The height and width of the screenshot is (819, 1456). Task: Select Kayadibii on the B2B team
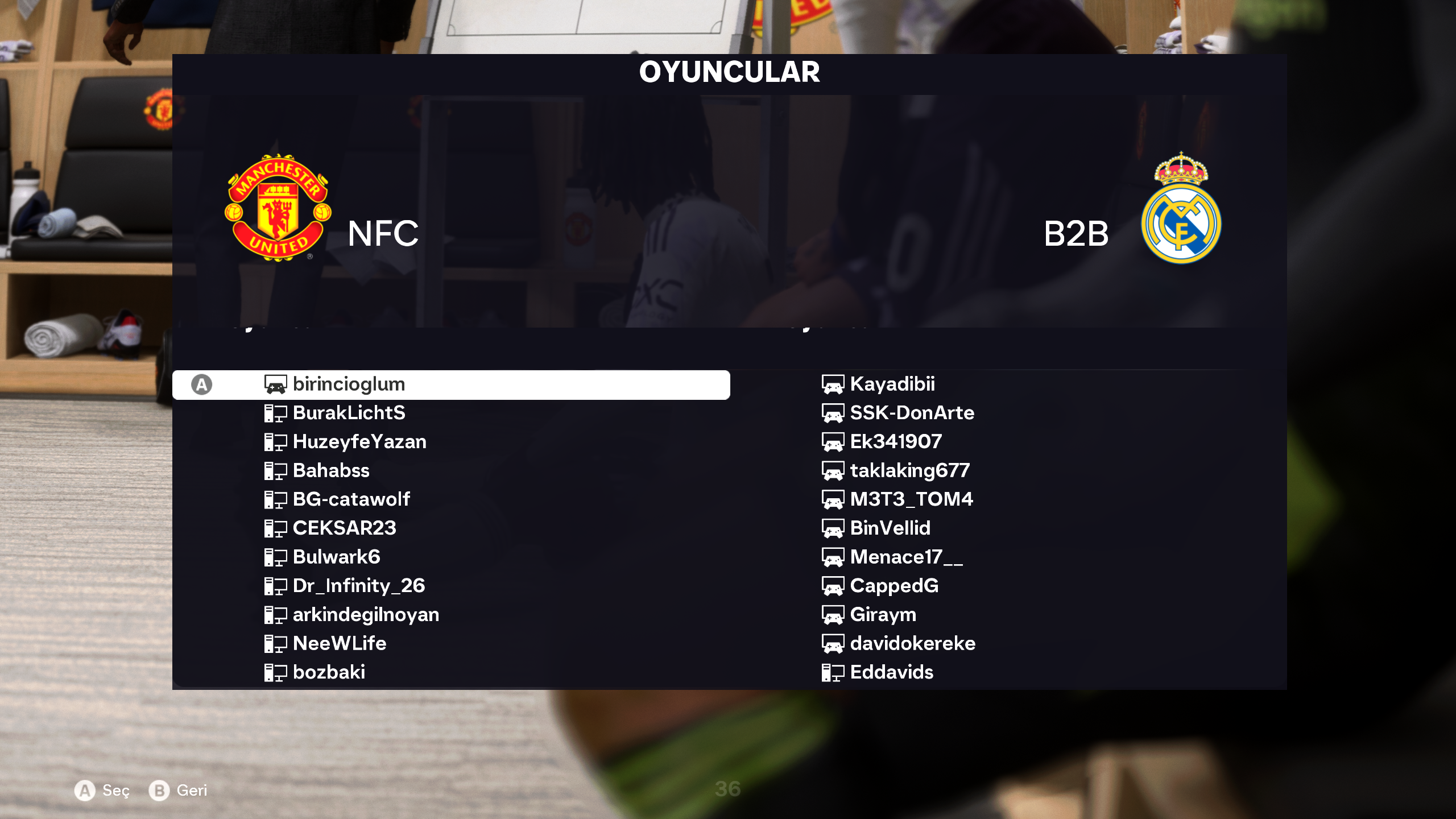(x=892, y=384)
